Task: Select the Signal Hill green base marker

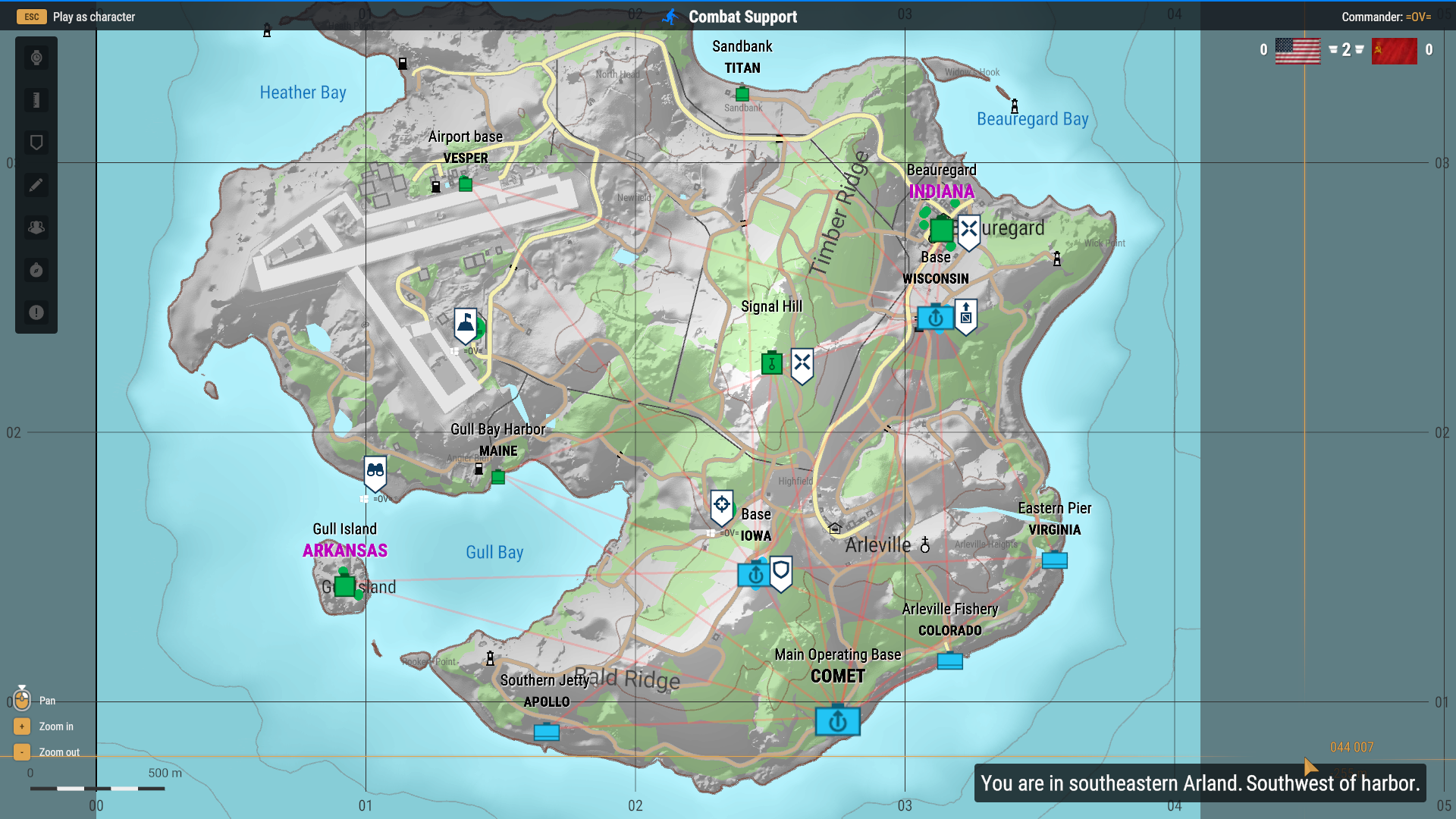Action: pyautogui.click(x=771, y=363)
